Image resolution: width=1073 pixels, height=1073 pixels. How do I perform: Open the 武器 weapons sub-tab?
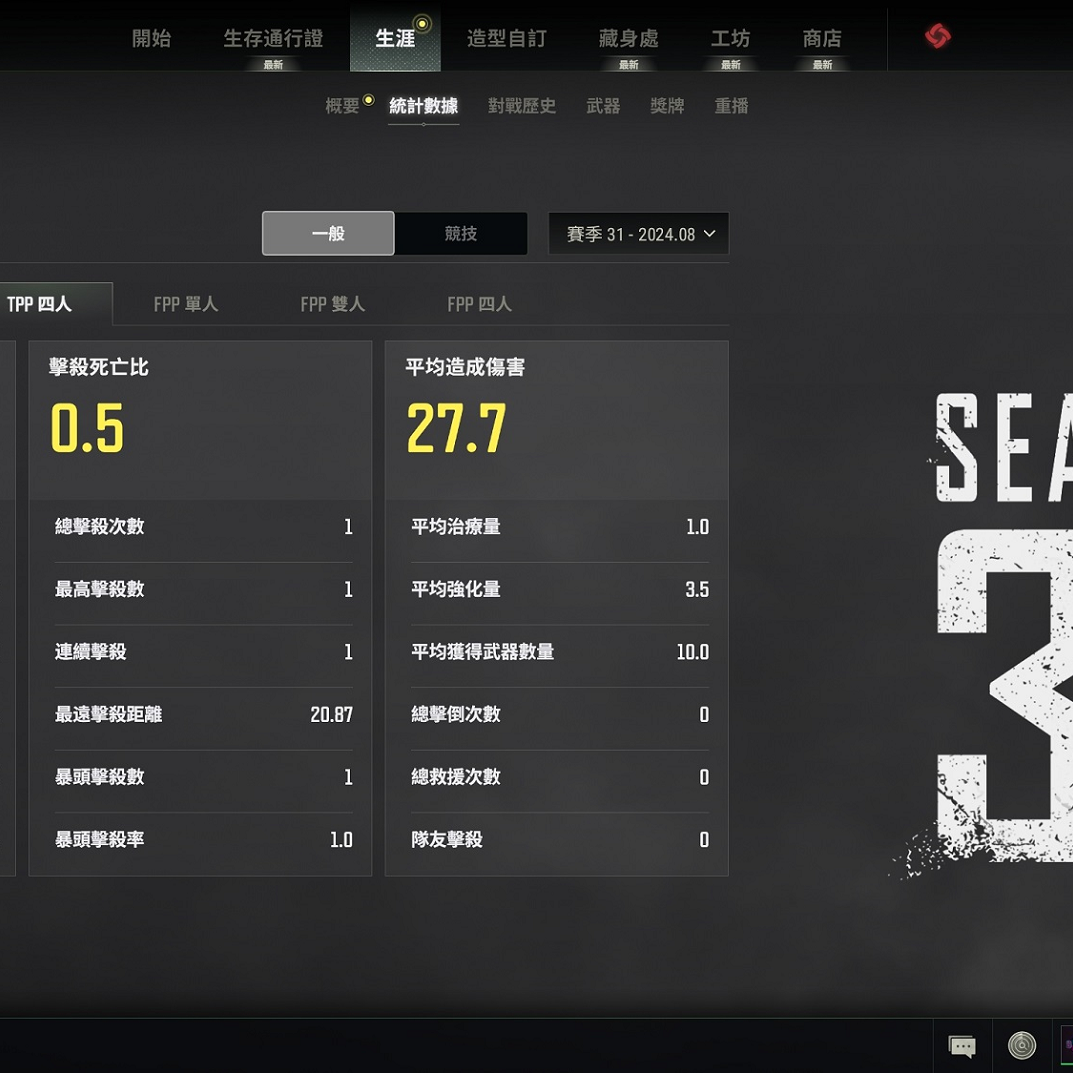coord(603,106)
